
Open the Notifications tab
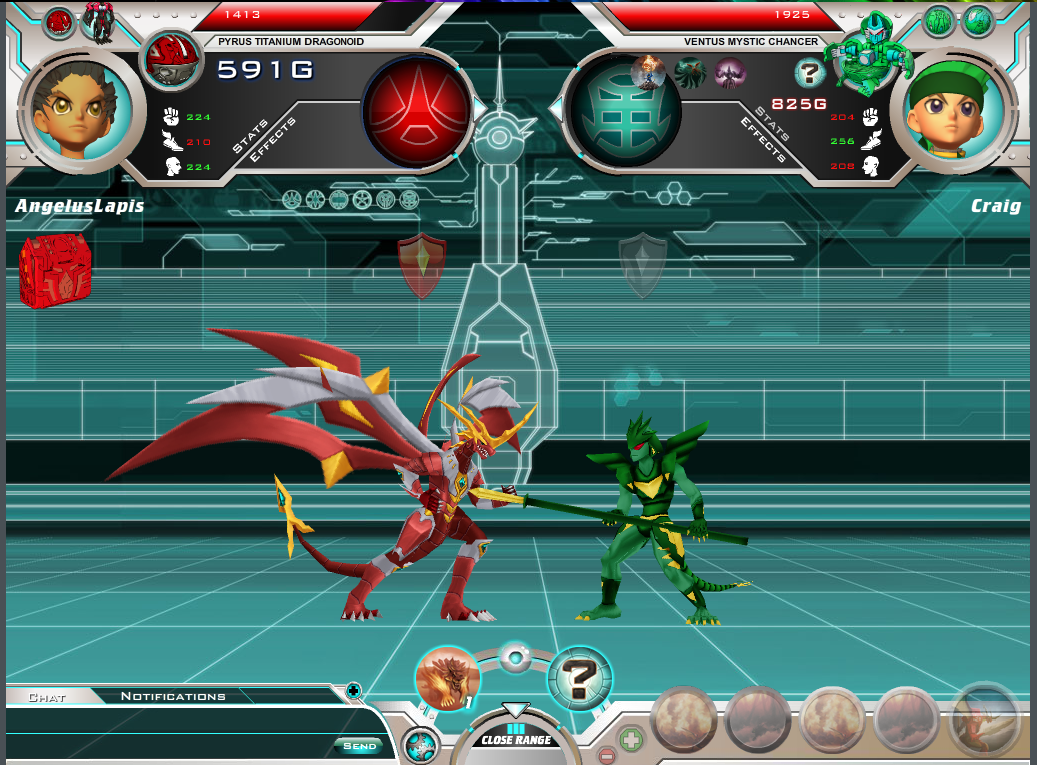click(x=173, y=696)
